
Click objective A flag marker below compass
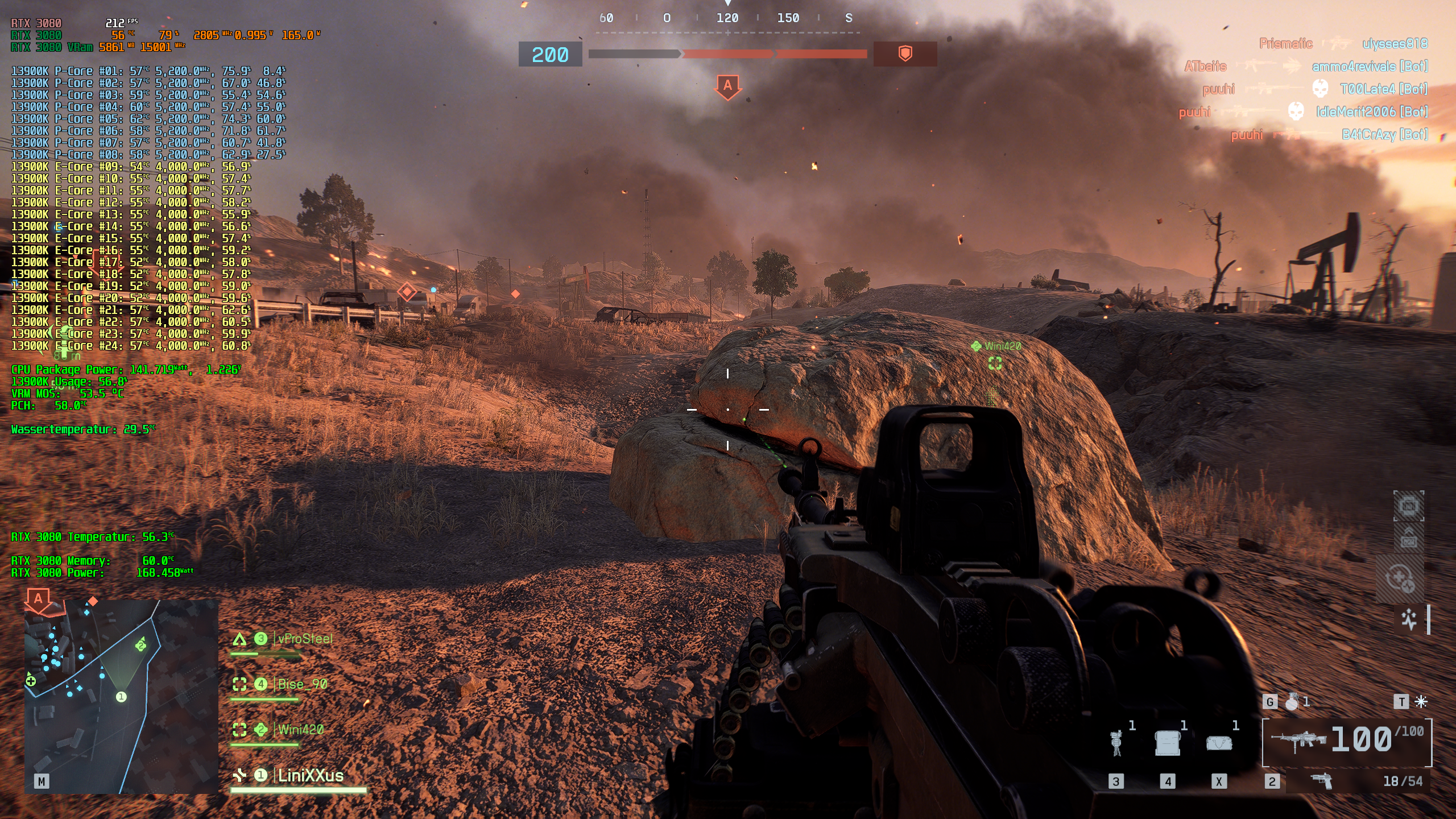(727, 86)
